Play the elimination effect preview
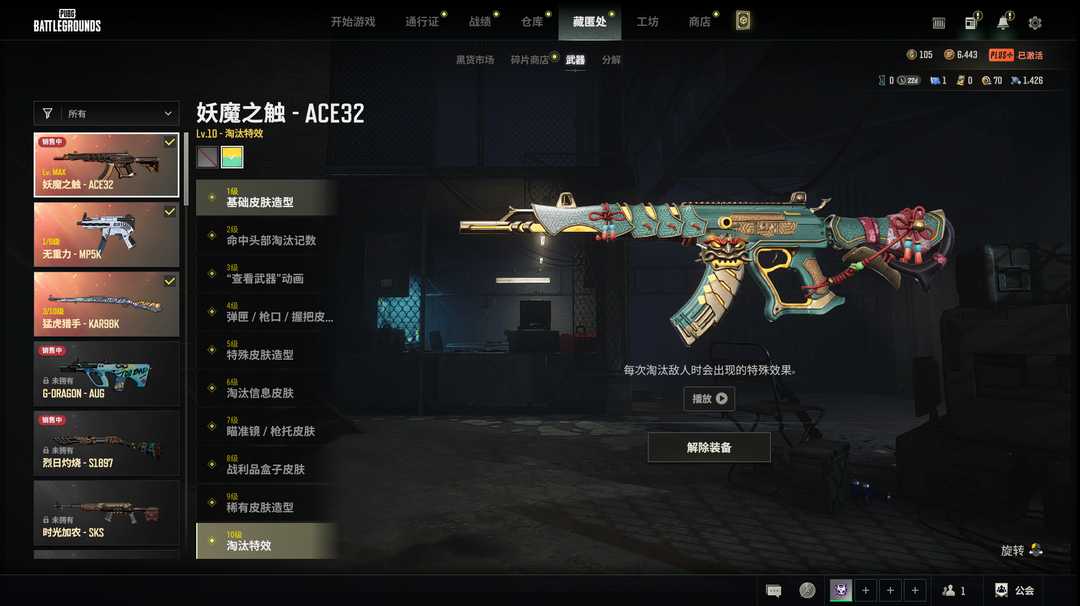Image resolution: width=1080 pixels, height=606 pixels. (709, 398)
